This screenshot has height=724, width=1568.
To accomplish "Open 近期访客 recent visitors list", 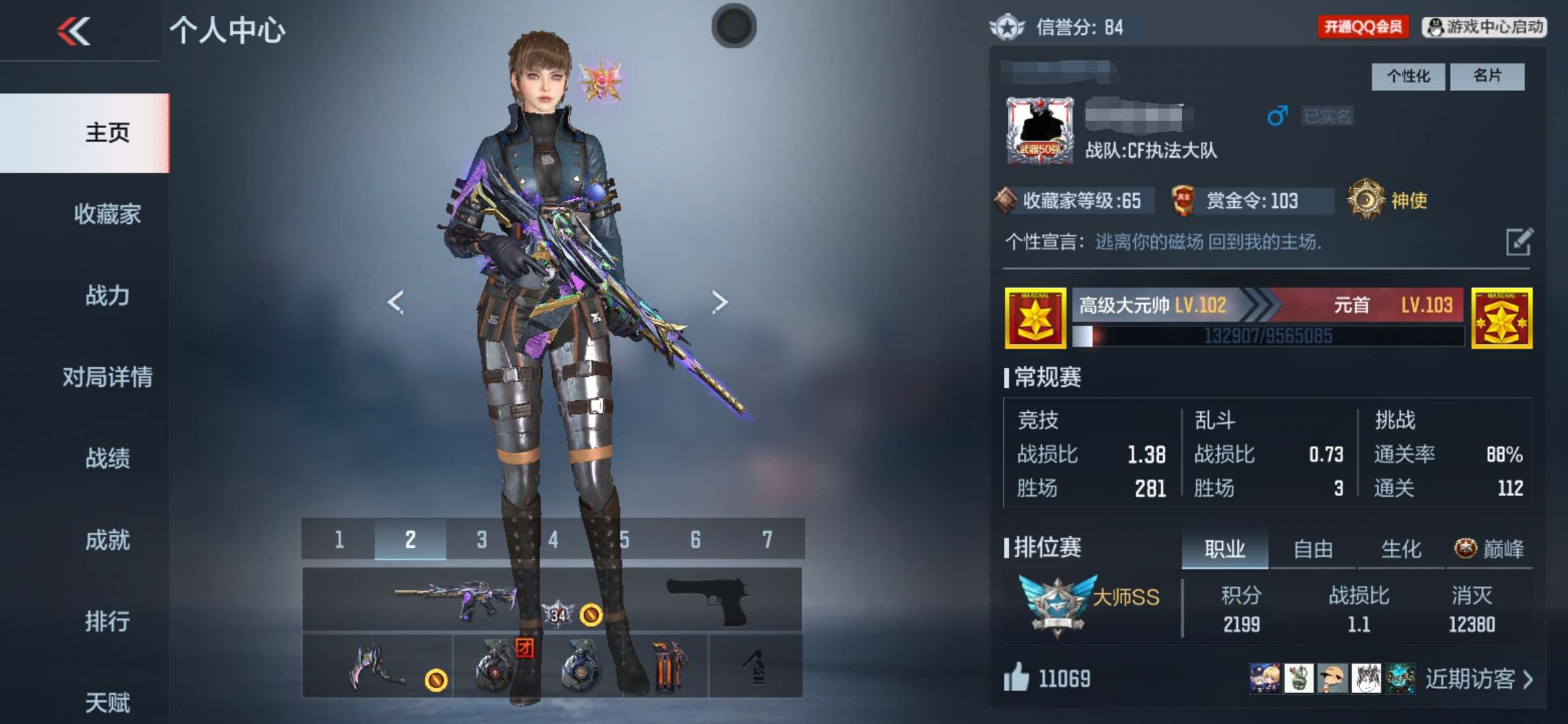I will point(1478,680).
